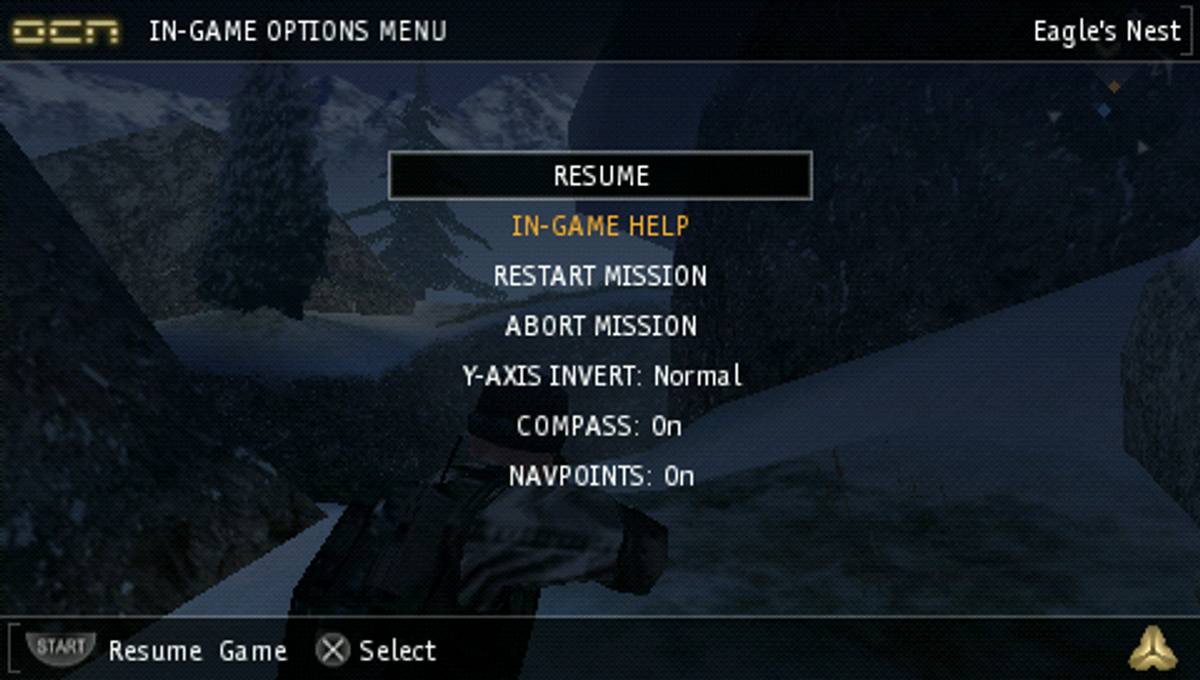Open the IN-GAME HELP entry
Viewport: 1200px width, 680px height.
click(x=600, y=226)
